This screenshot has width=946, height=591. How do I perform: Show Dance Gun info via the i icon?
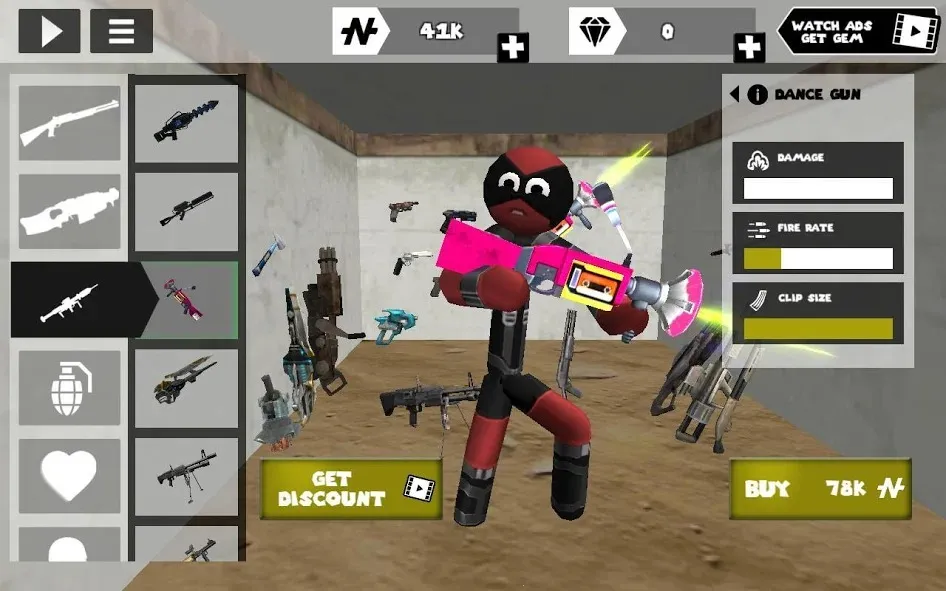(x=758, y=94)
